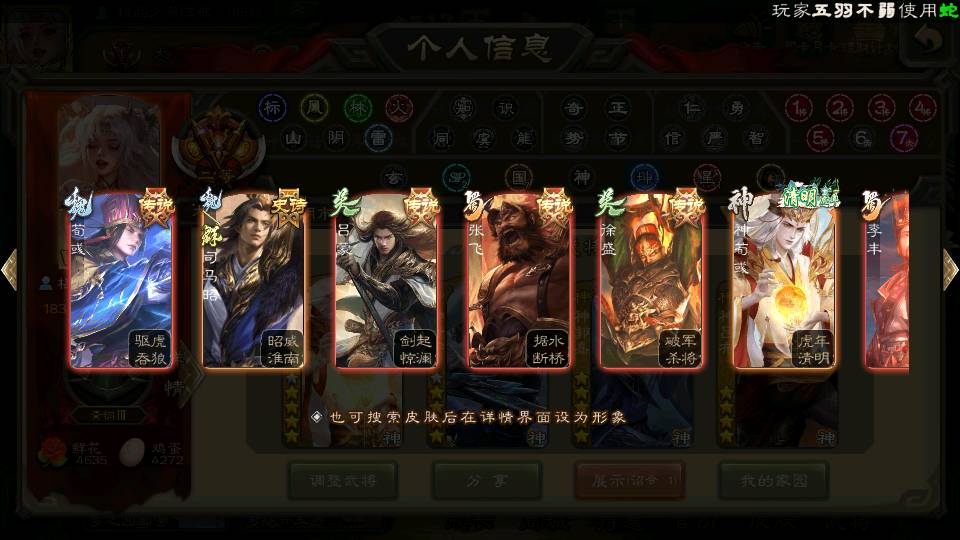The height and width of the screenshot is (540, 960).
Task: Show previous skins with the left arrow
Action: point(9,269)
